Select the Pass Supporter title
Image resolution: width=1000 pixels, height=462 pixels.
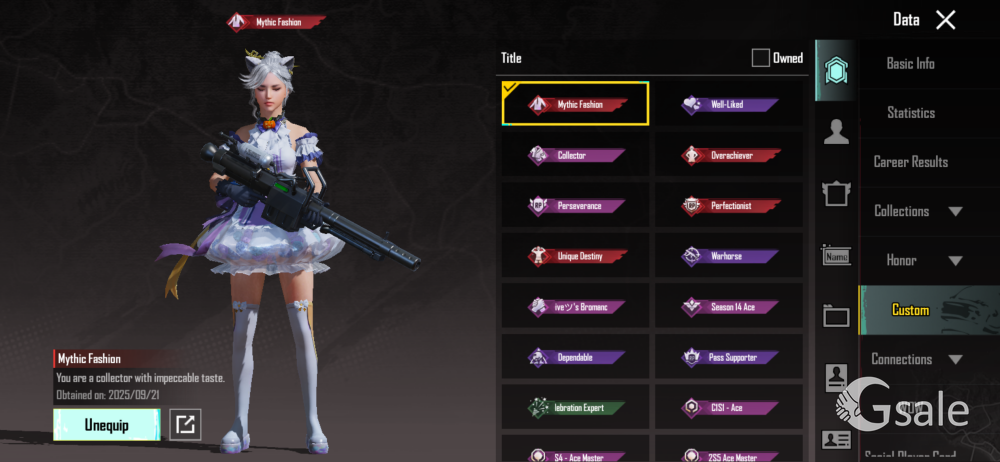point(729,357)
